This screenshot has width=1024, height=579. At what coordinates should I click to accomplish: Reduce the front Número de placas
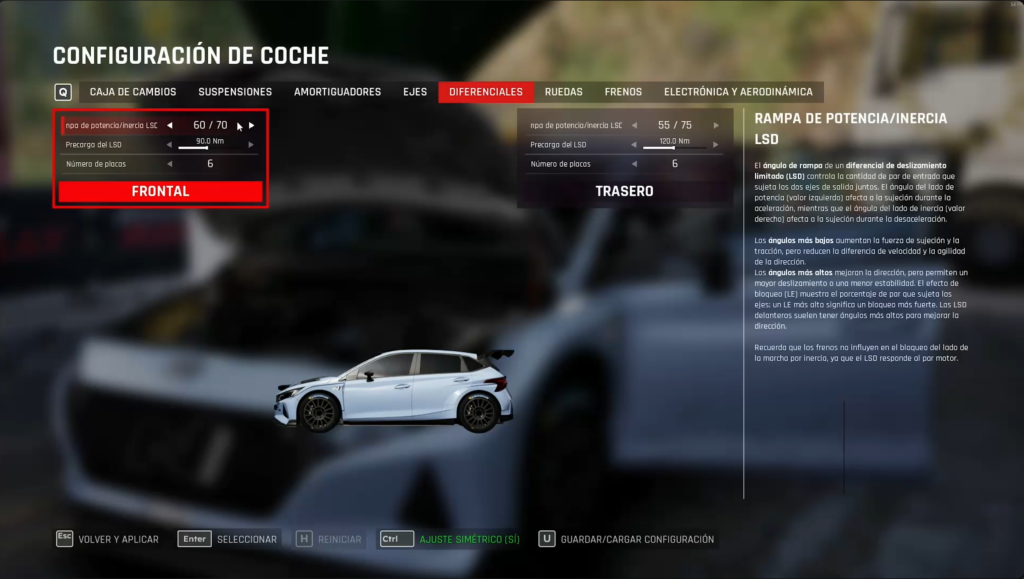170,163
